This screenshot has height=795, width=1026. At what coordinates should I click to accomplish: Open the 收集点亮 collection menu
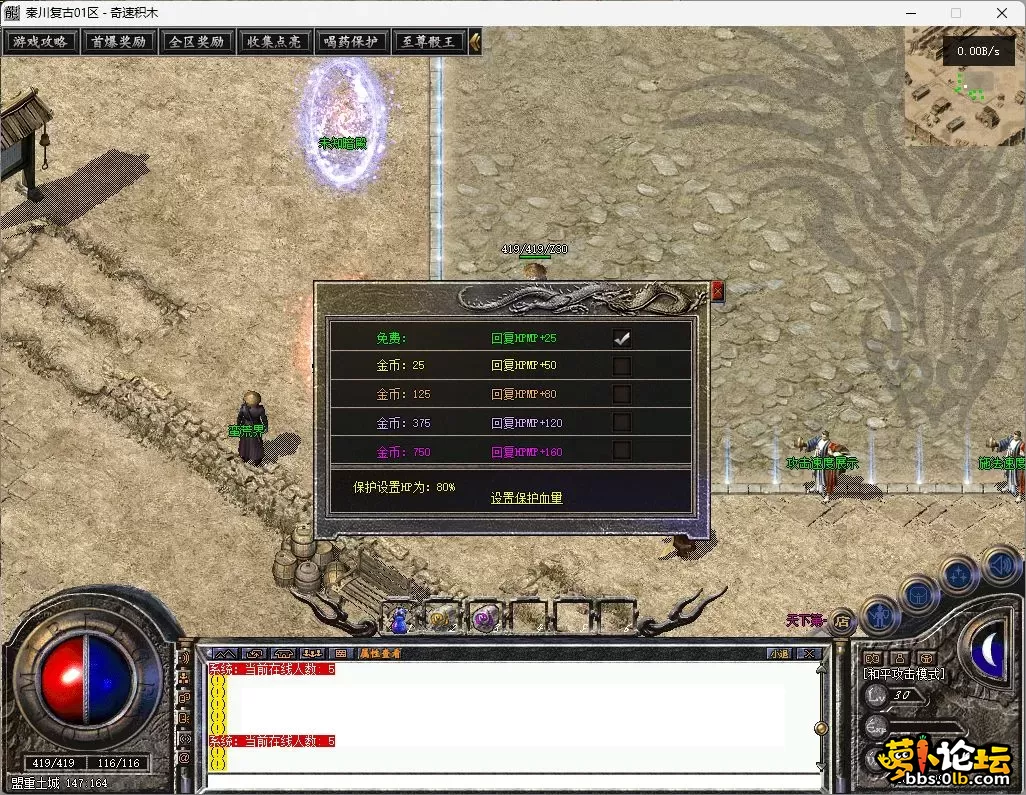point(274,42)
